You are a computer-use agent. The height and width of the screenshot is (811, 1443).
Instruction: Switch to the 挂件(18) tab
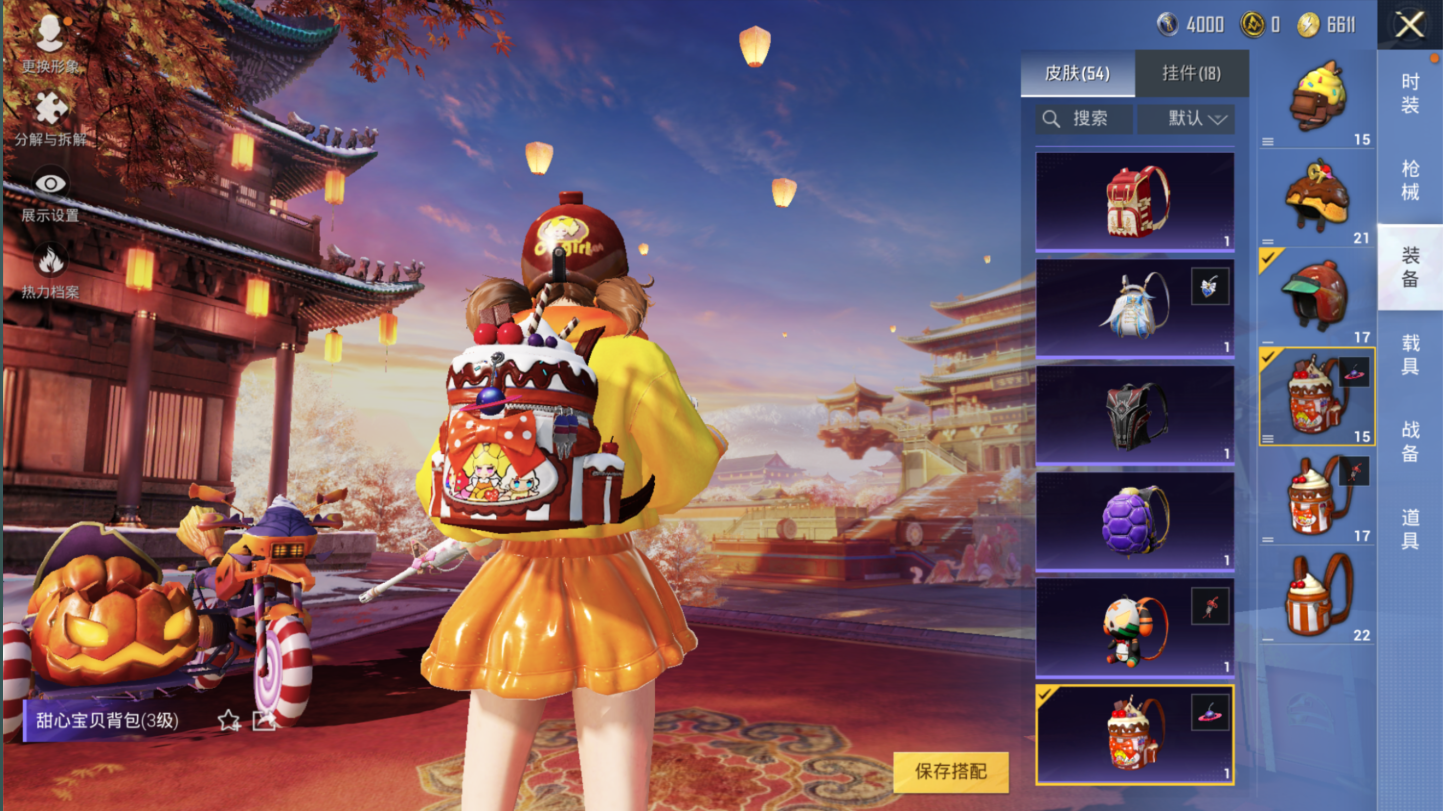pyautogui.click(x=1191, y=73)
